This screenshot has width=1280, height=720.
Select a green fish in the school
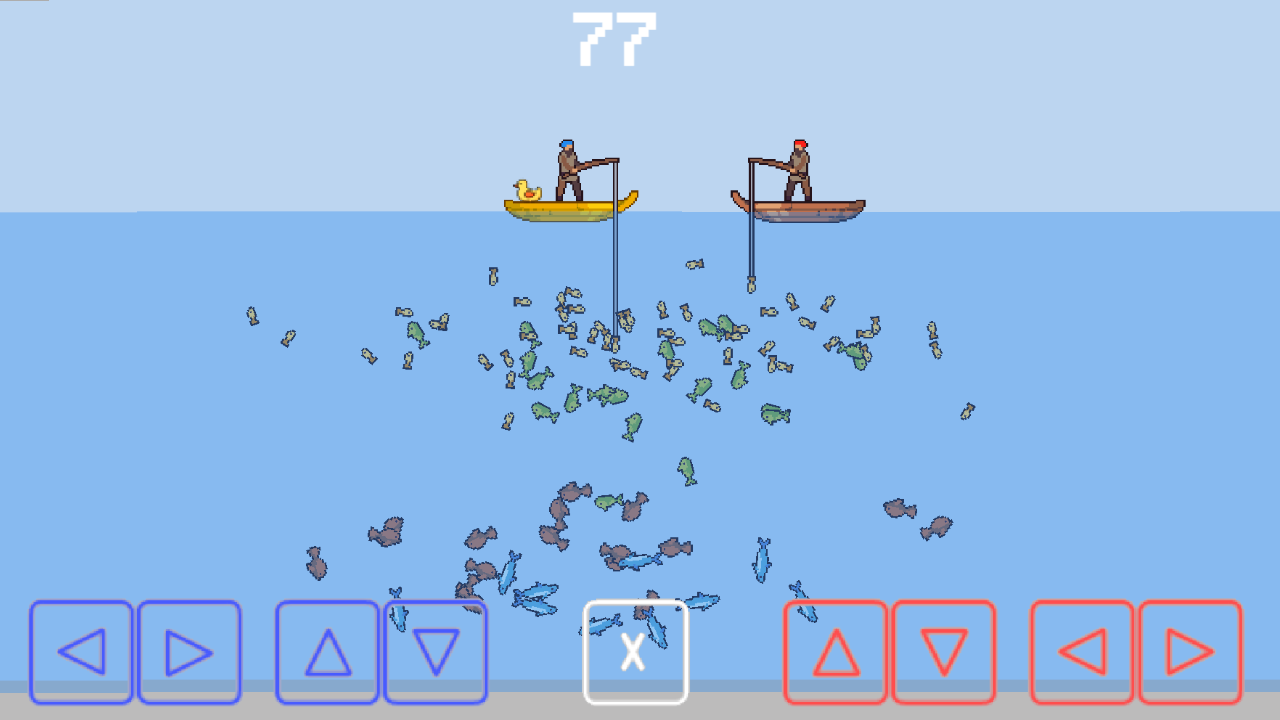(x=608, y=395)
